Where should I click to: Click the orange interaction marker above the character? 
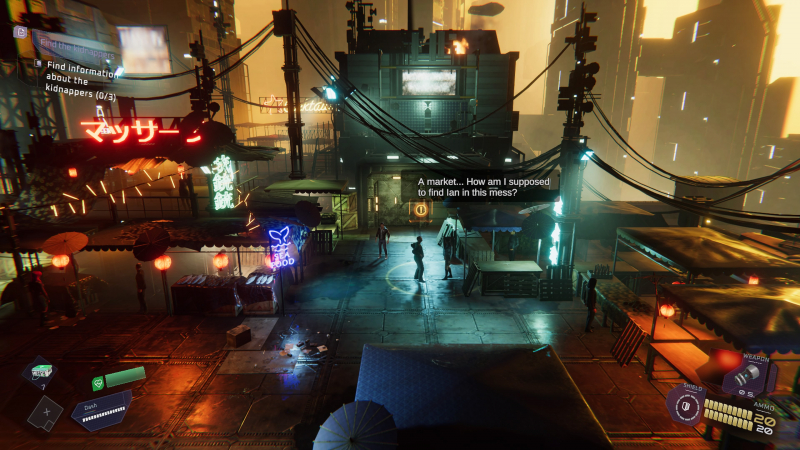420,210
